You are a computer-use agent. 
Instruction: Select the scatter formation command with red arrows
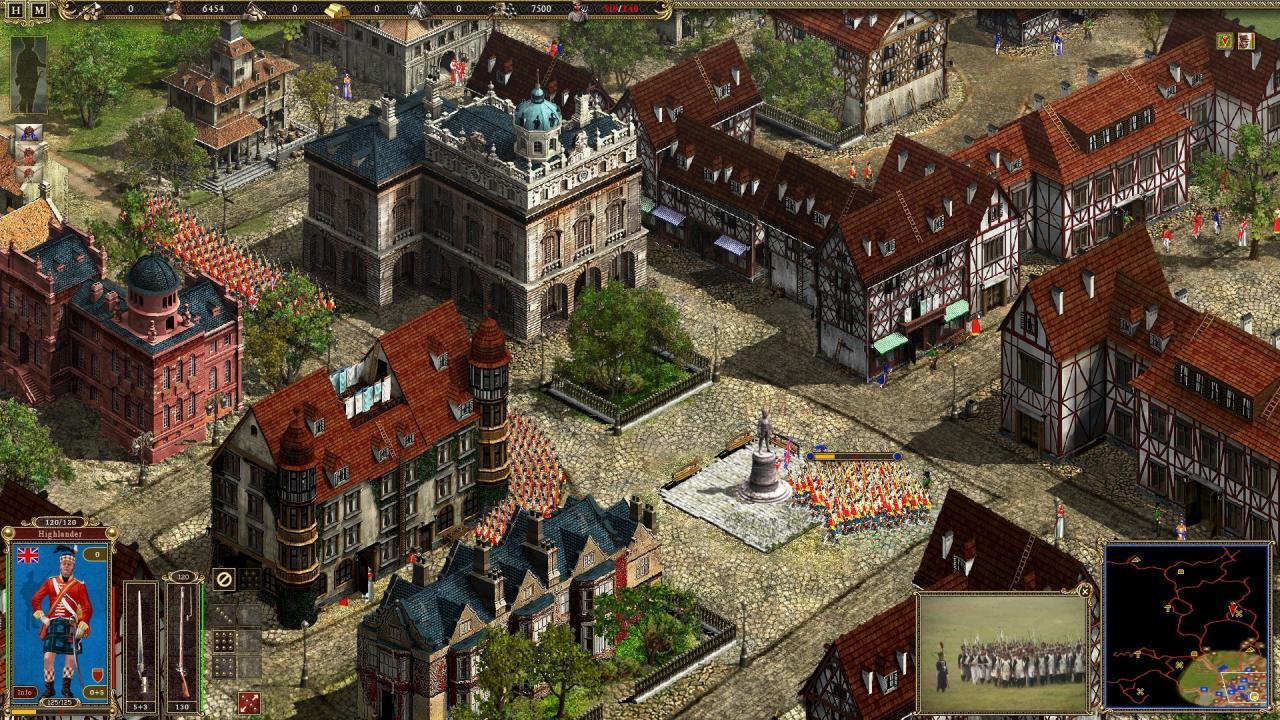point(250,700)
